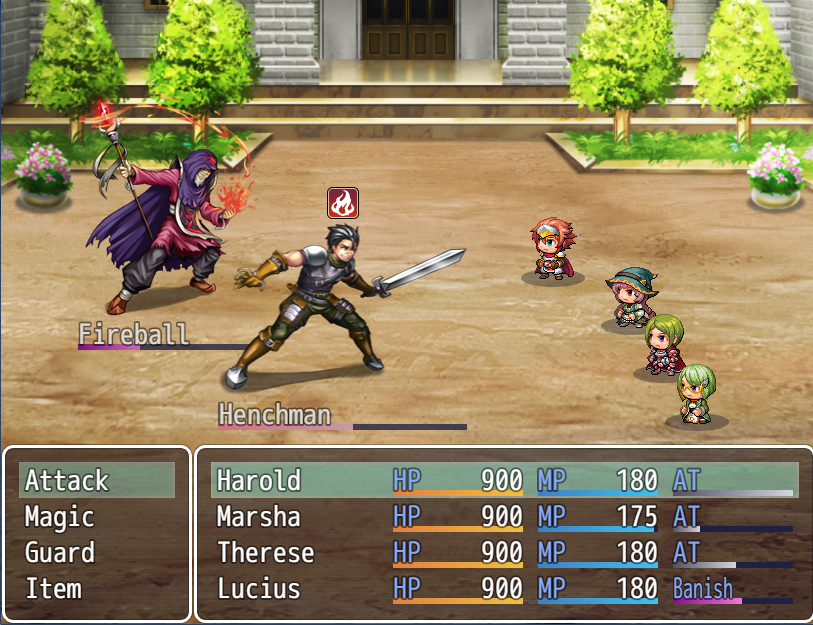The height and width of the screenshot is (625, 813).
Task: Select Therese's party status row
Action: tap(504, 553)
